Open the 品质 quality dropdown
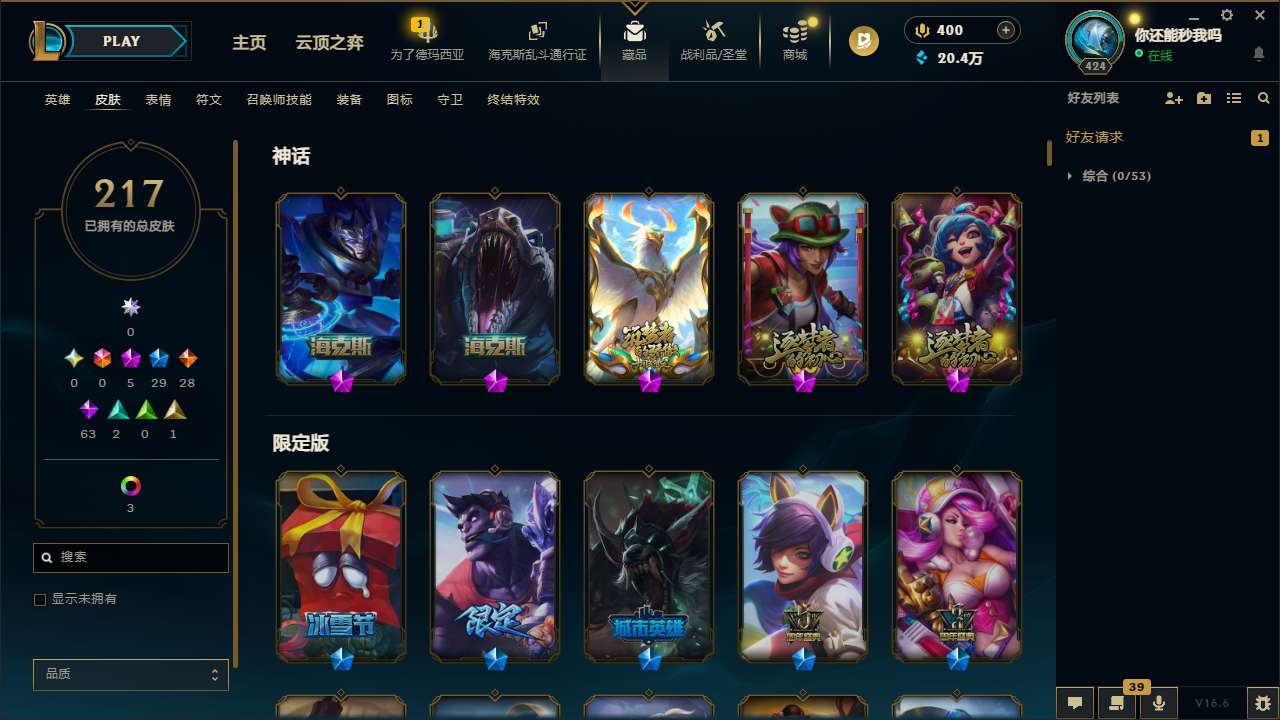The image size is (1280, 720). click(x=130, y=674)
